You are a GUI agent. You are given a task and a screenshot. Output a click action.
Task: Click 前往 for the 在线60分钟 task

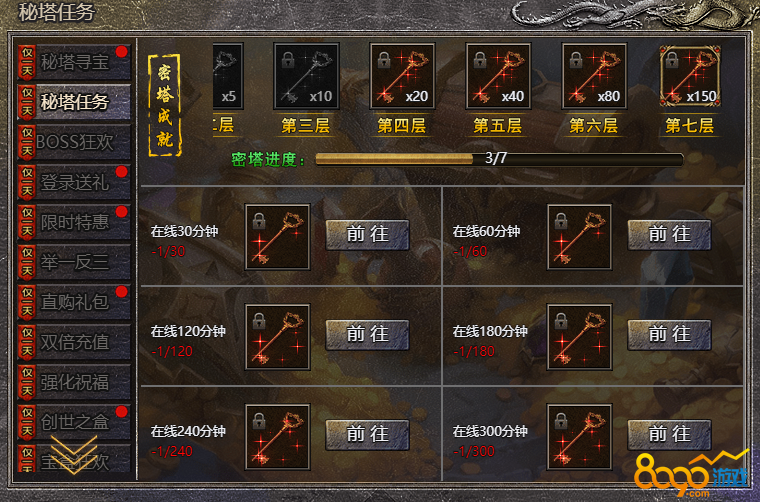coord(669,235)
